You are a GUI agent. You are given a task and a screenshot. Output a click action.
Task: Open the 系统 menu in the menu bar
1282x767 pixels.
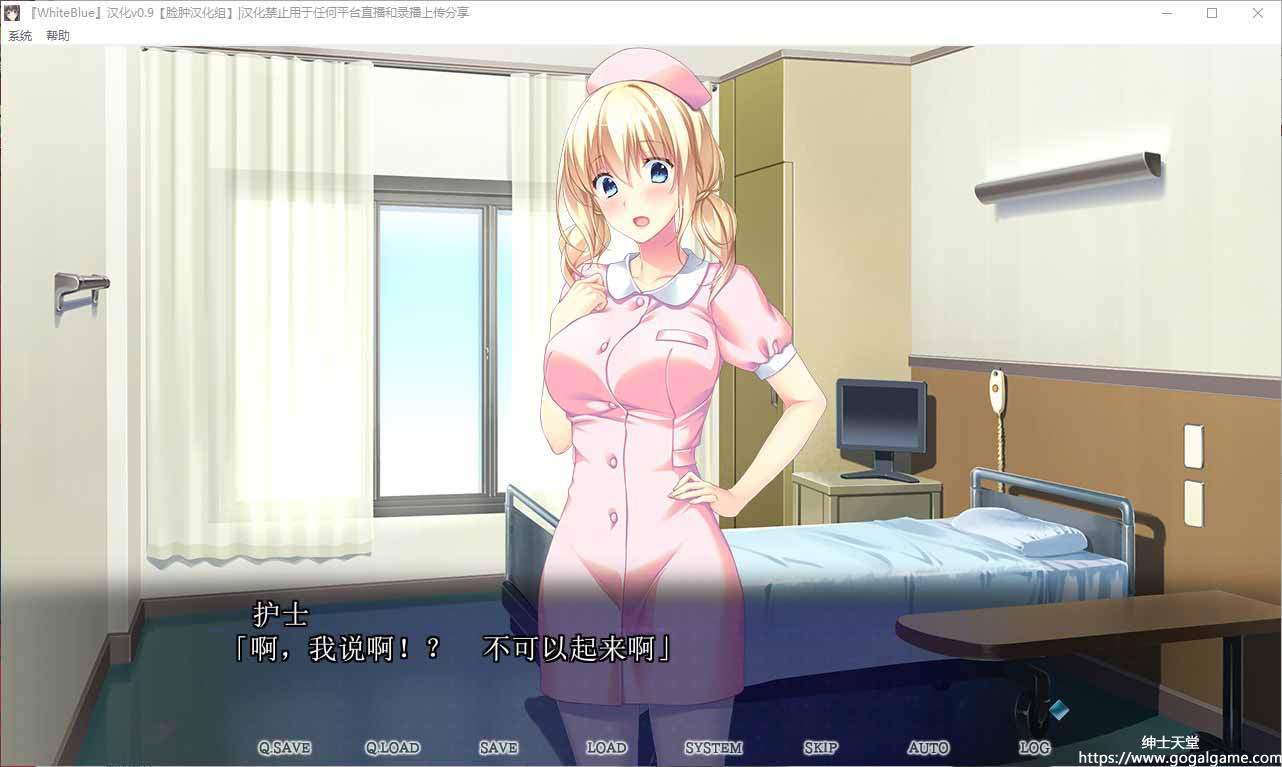click(20, 36)
